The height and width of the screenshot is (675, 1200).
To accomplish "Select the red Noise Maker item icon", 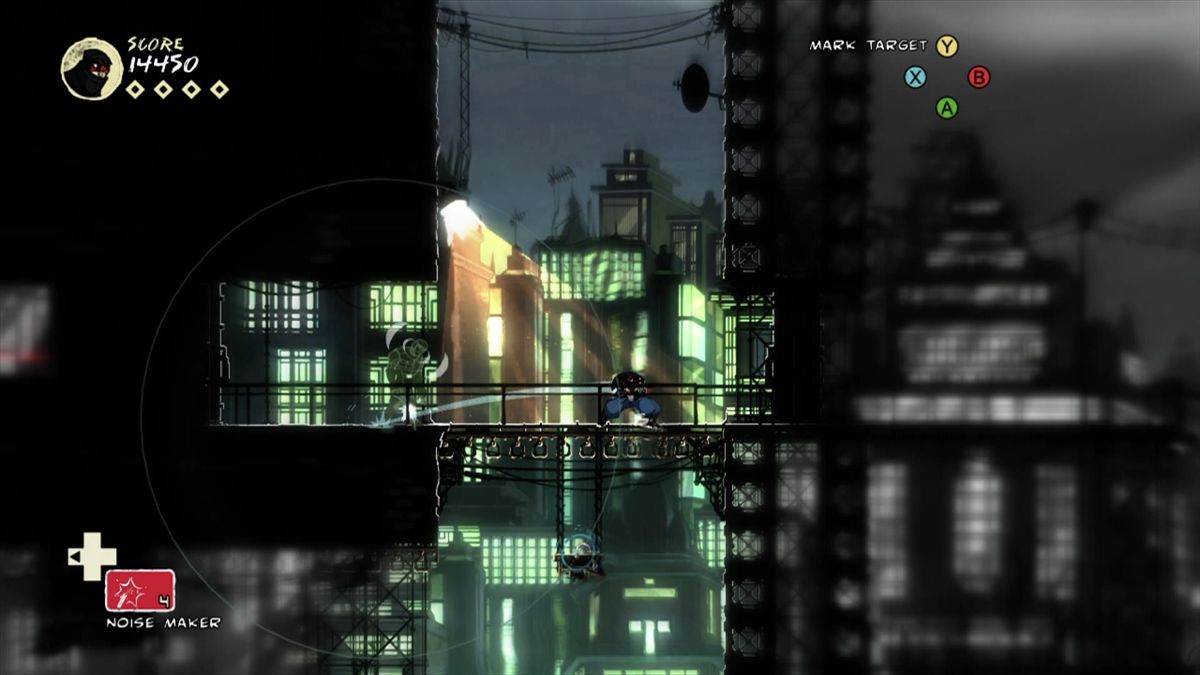I will (140, 590).
